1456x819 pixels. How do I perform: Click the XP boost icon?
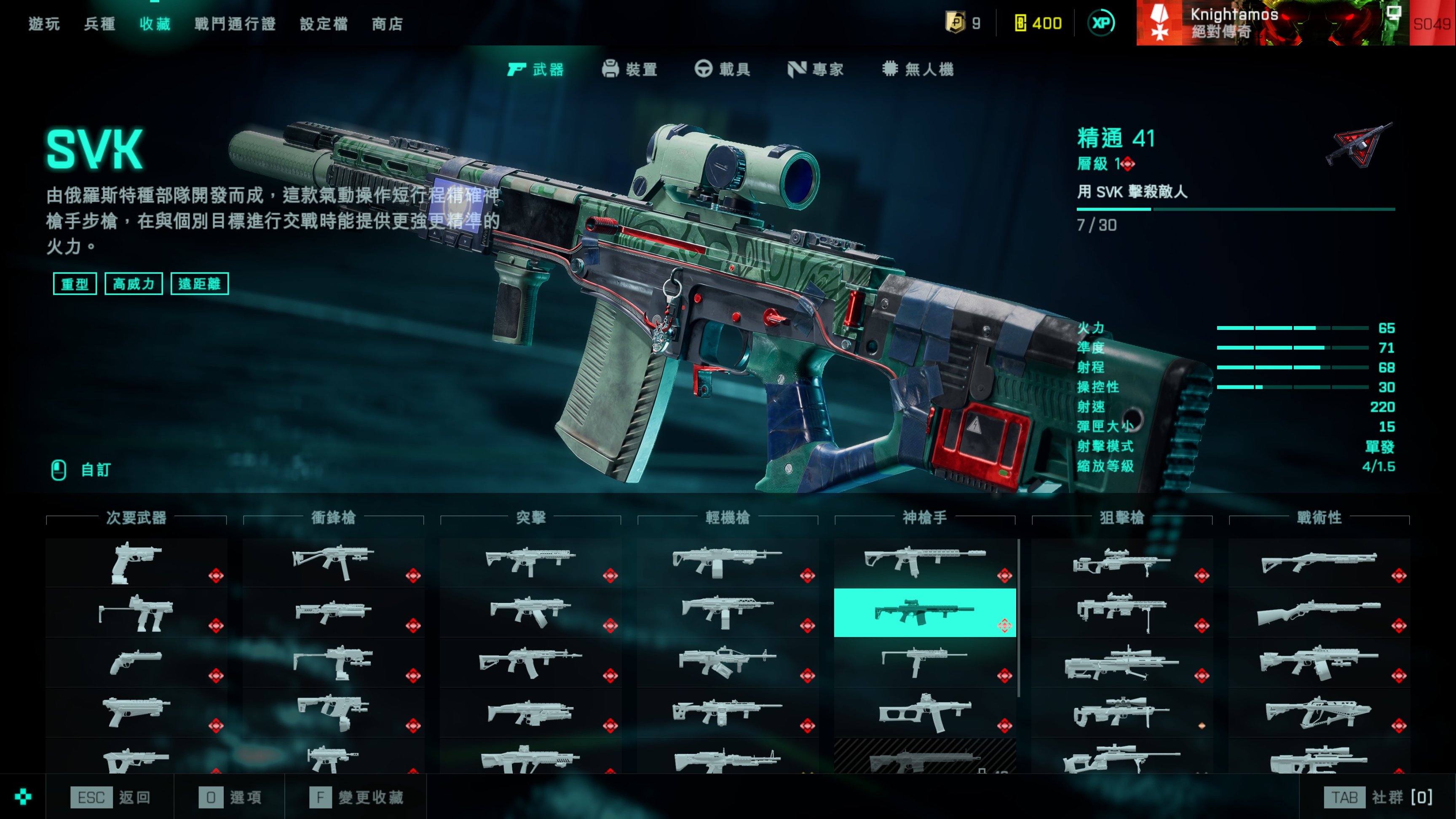(x=1101, y=23)
